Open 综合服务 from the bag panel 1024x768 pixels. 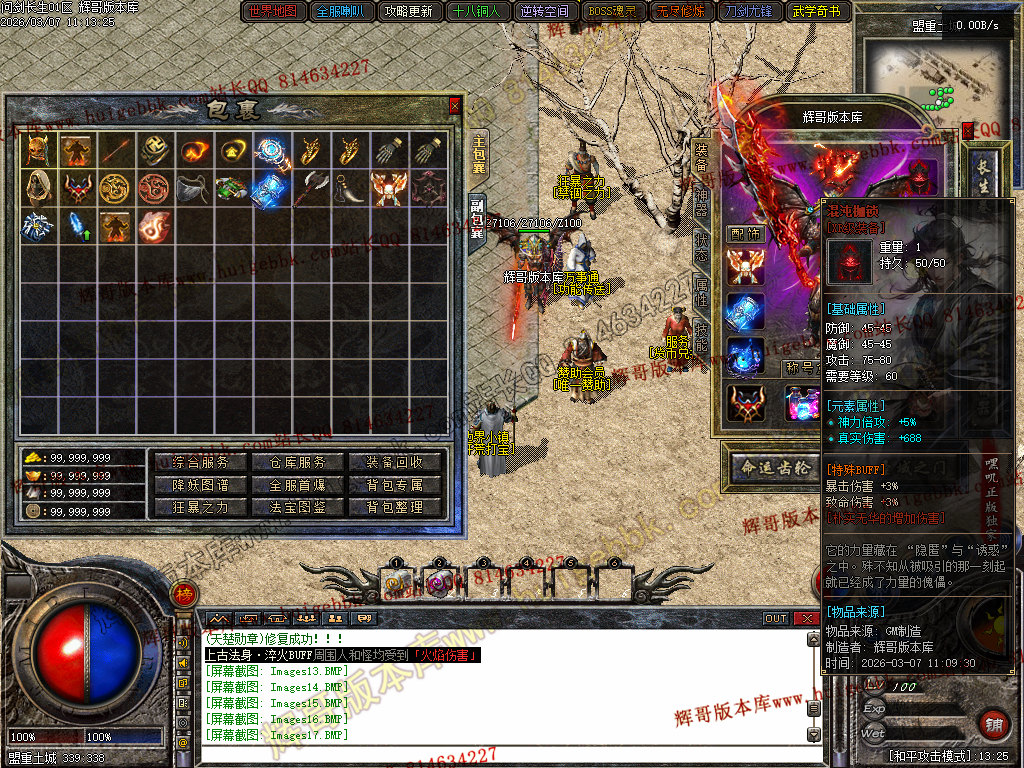coord(201,462)
